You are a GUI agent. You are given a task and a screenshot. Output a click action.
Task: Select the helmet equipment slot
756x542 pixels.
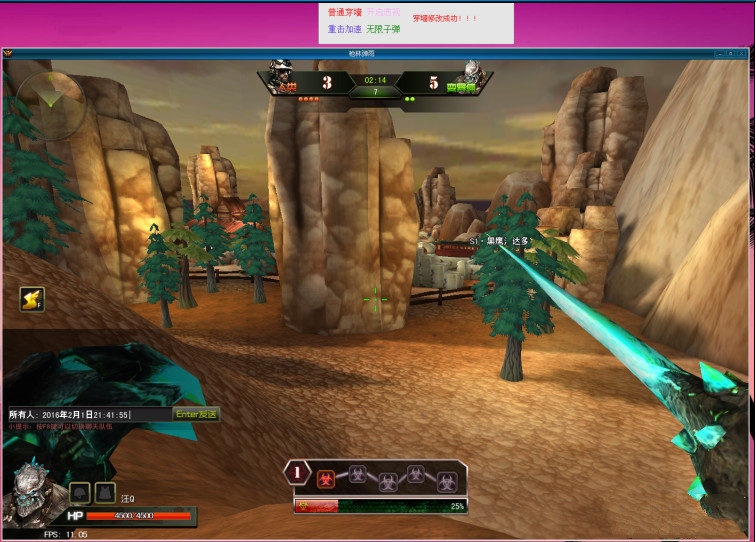point(79,492)
